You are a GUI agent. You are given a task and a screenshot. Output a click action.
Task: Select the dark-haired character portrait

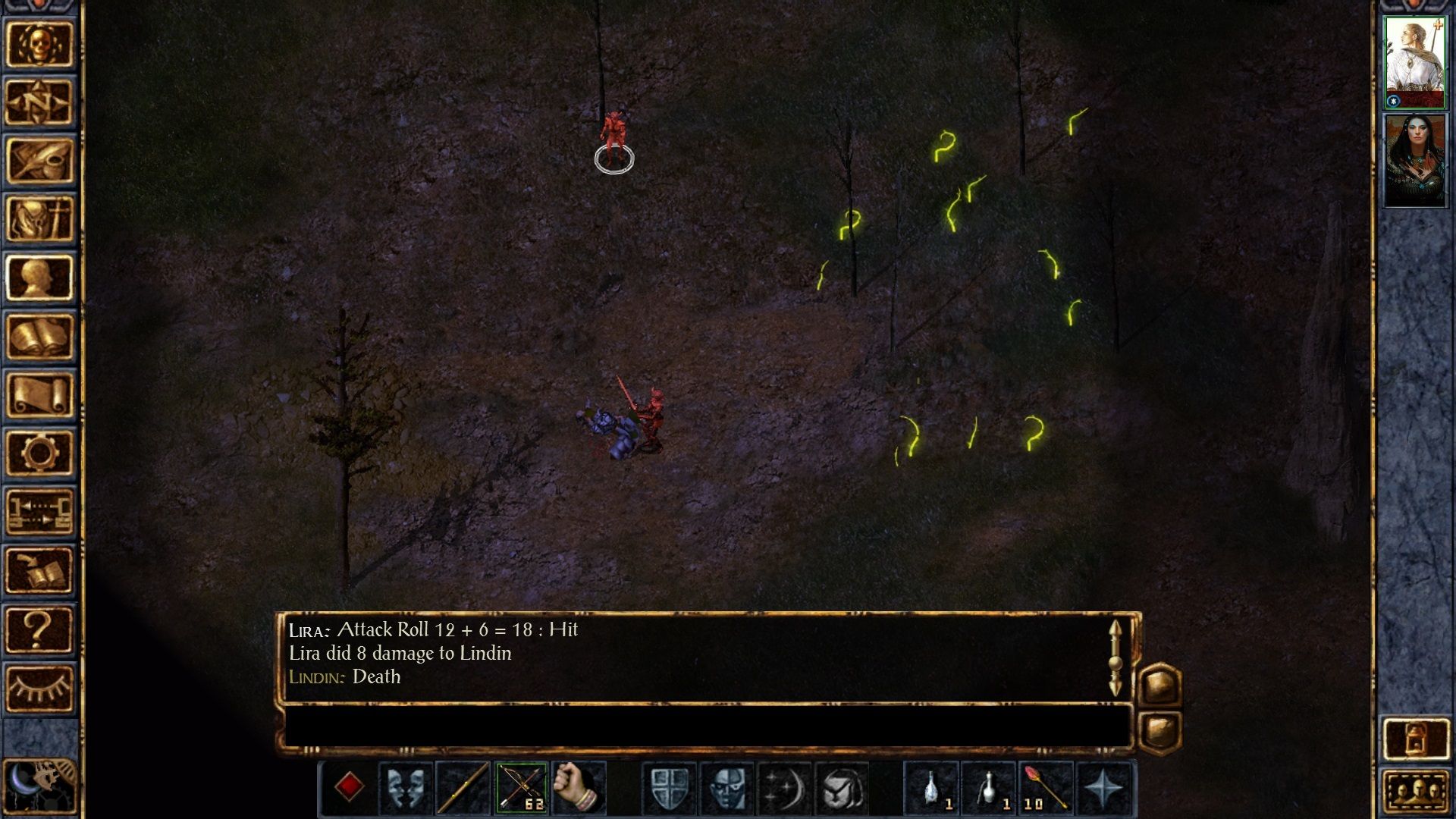[1415, 159]
